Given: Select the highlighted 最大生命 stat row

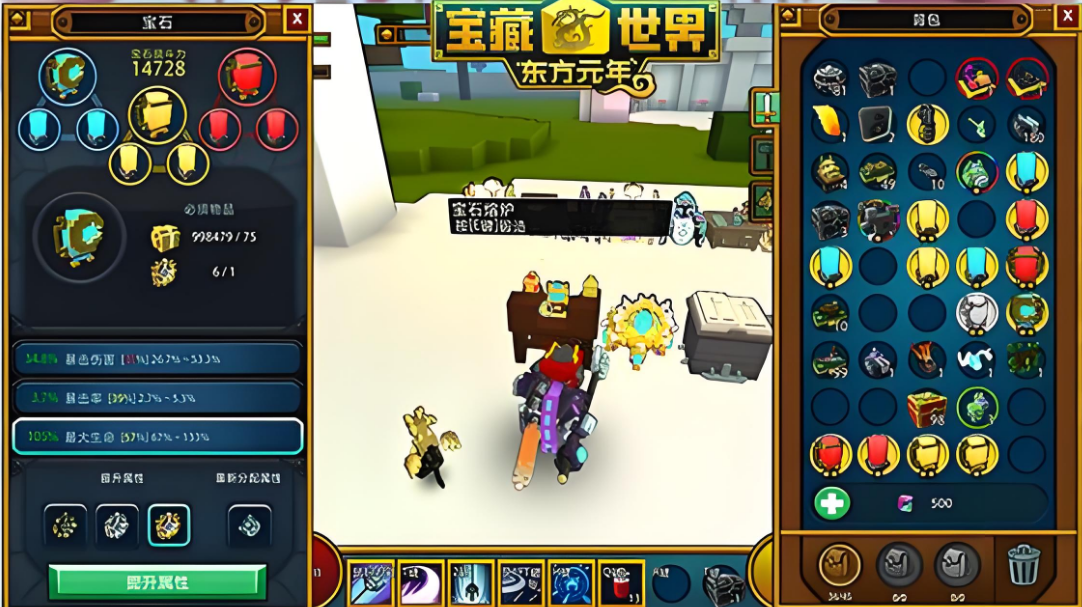Looking at the screenshot, I should pos(157,437).
